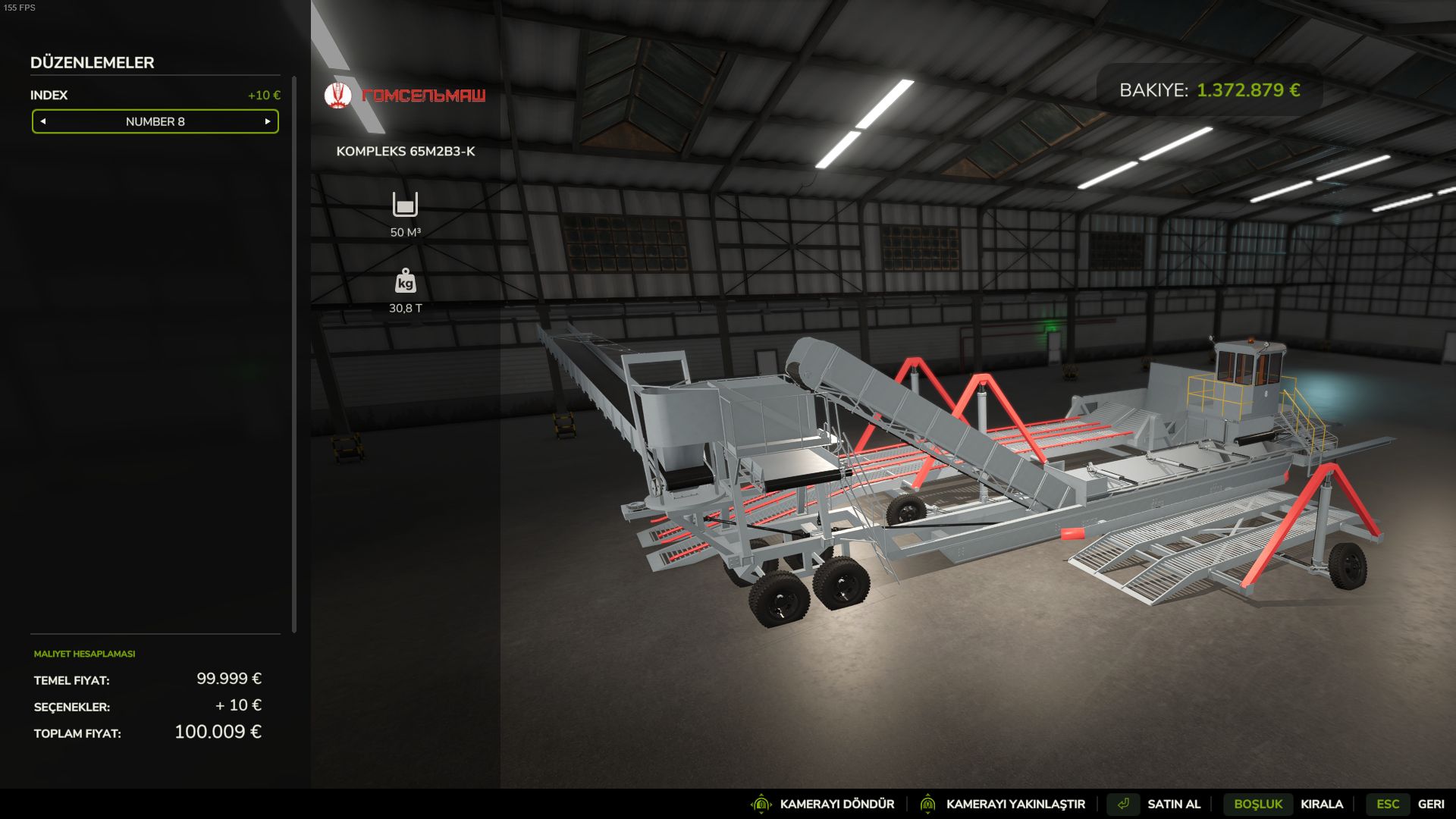This screenshot has width=1456, height=819.
Task: Buy the vehicle with SATIN AL
Action: (x=1173, y=804)
